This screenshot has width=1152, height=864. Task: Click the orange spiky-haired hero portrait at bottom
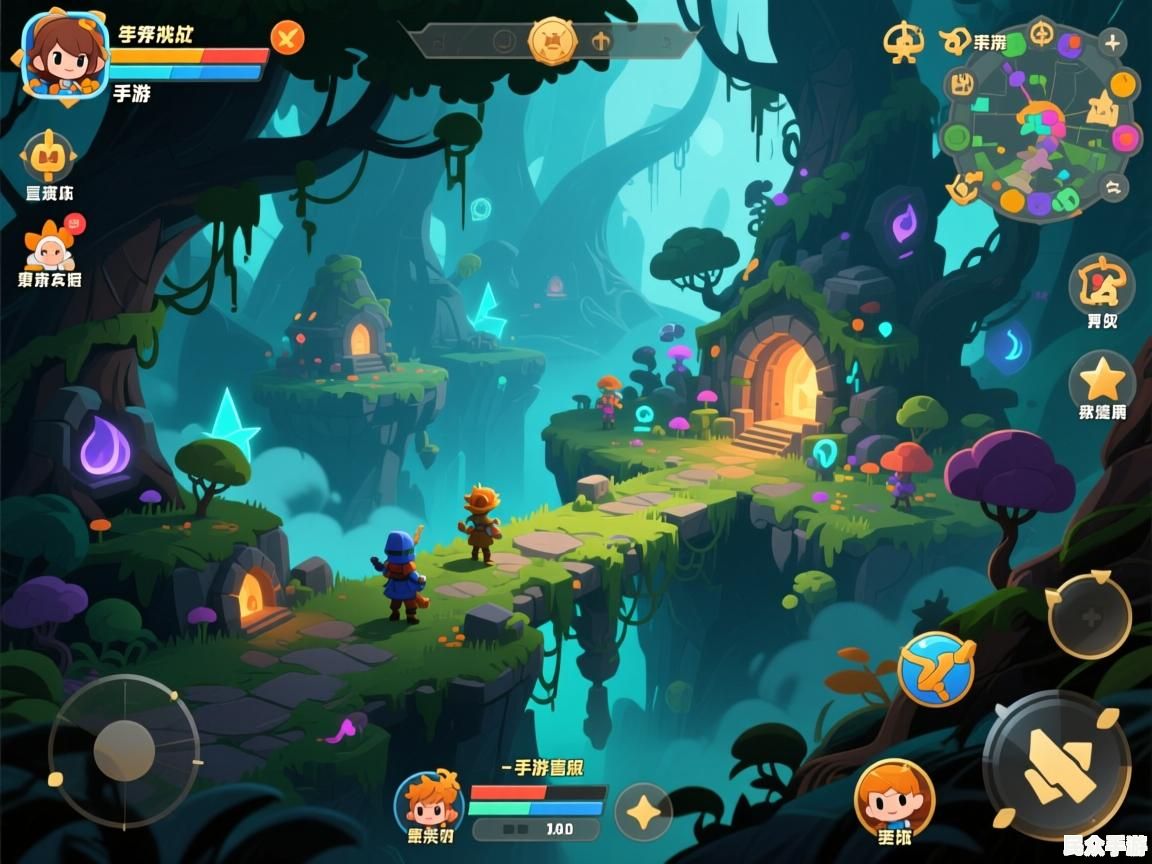coord(429,802)
